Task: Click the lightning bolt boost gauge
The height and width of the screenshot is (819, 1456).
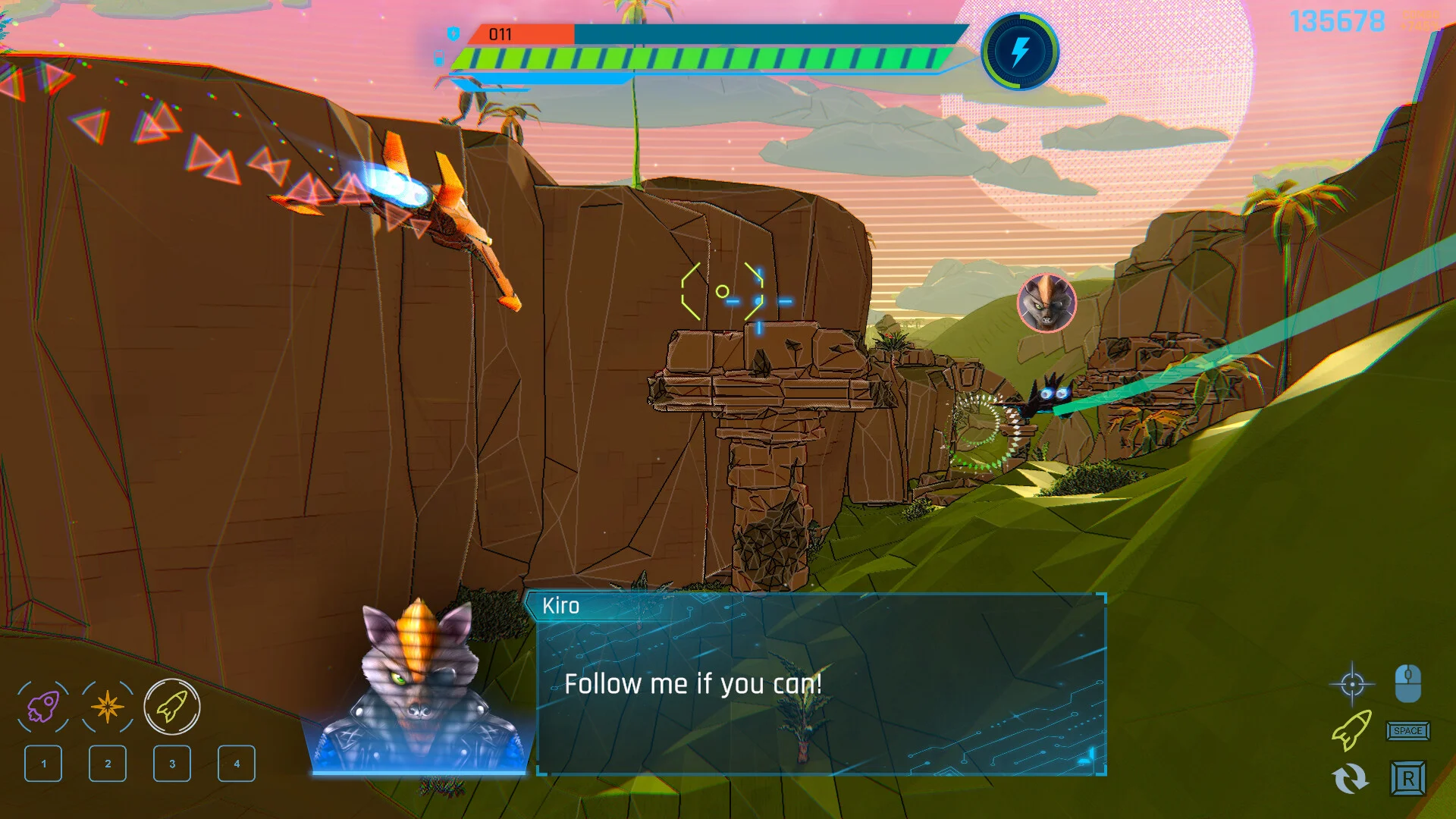Action: [1020, 52]
